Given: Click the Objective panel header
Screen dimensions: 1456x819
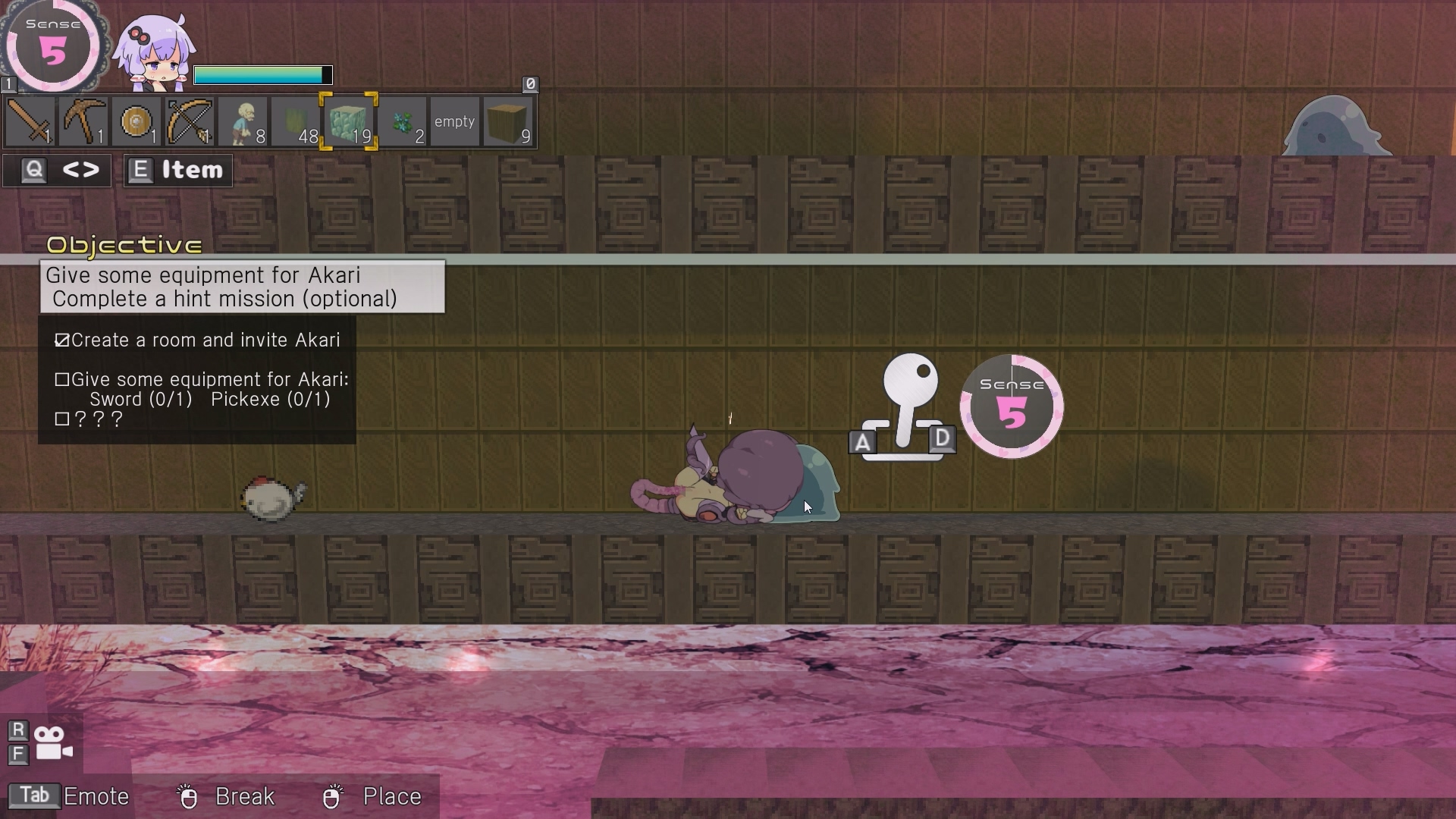Looking at the screenshot, I should coord(124,245).
